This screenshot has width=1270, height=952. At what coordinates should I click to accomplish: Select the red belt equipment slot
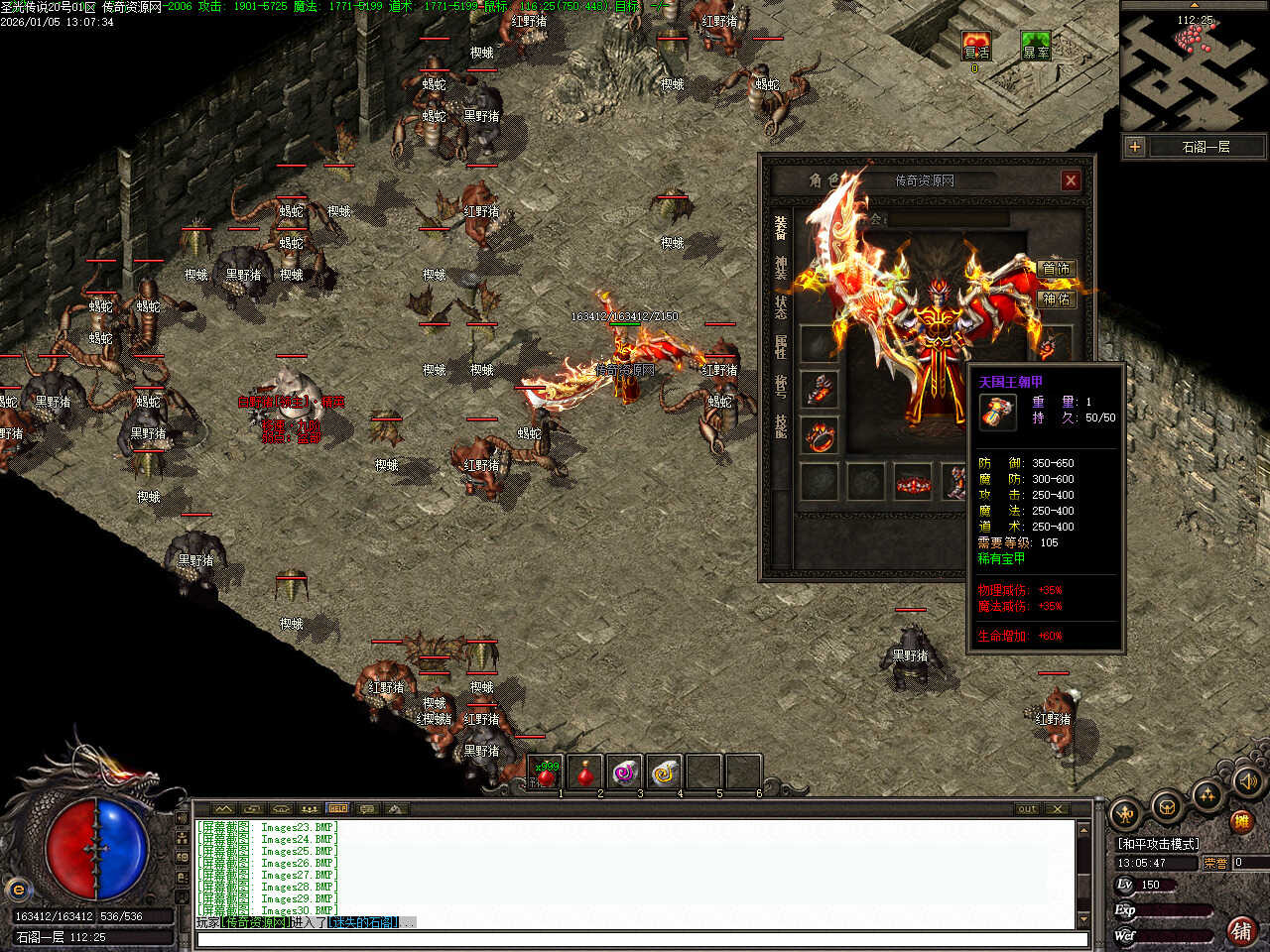(912, 483)
